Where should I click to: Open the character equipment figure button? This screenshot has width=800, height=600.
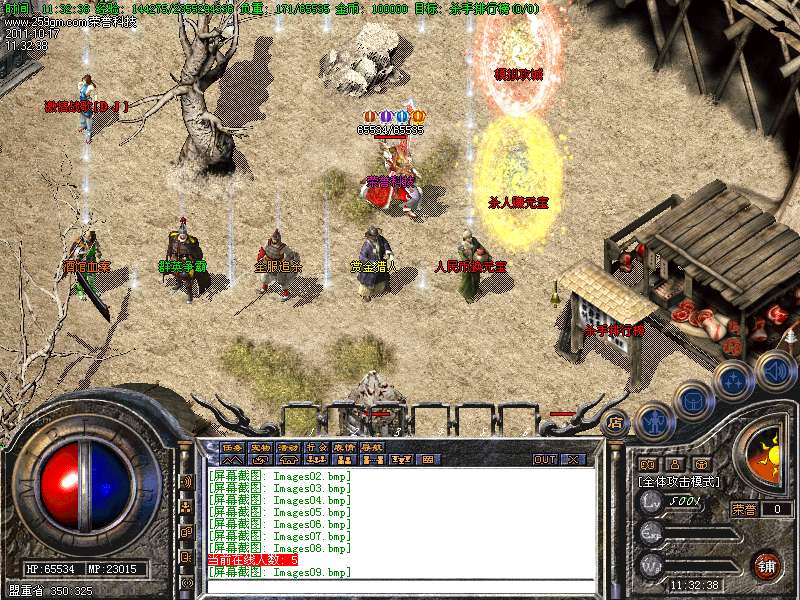point(653,421)
